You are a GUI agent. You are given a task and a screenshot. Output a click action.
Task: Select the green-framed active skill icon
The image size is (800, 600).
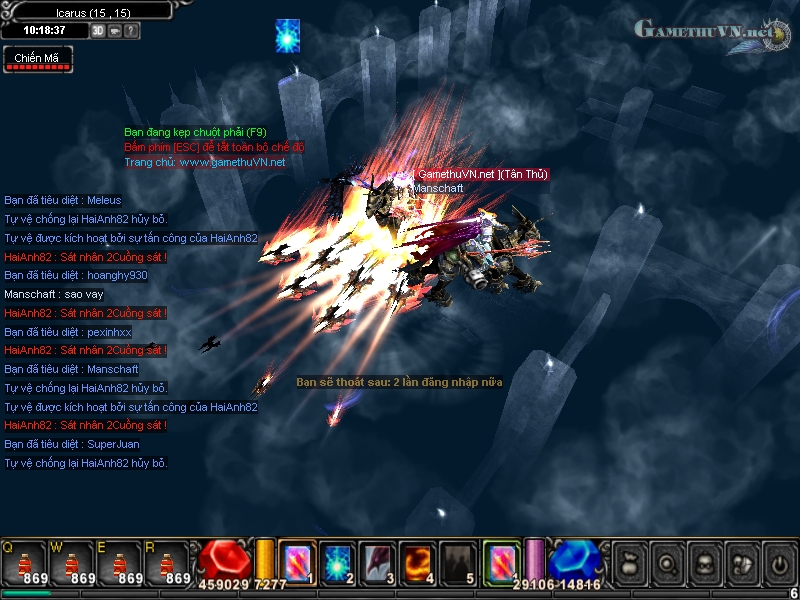coord(500,562)
